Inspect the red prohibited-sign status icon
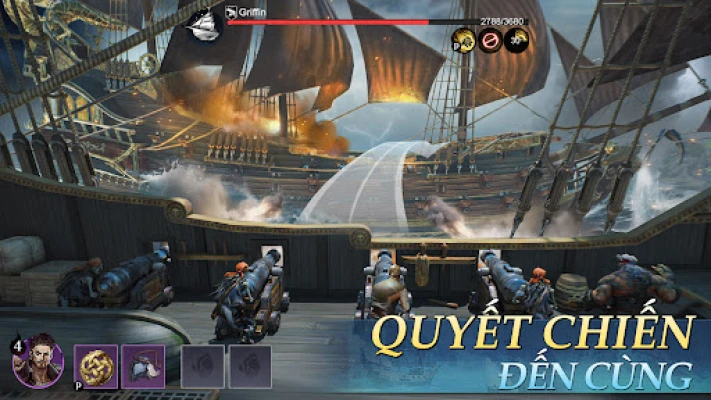The height and width of the screenshot is (400, 711). click(x=490, y=40)
